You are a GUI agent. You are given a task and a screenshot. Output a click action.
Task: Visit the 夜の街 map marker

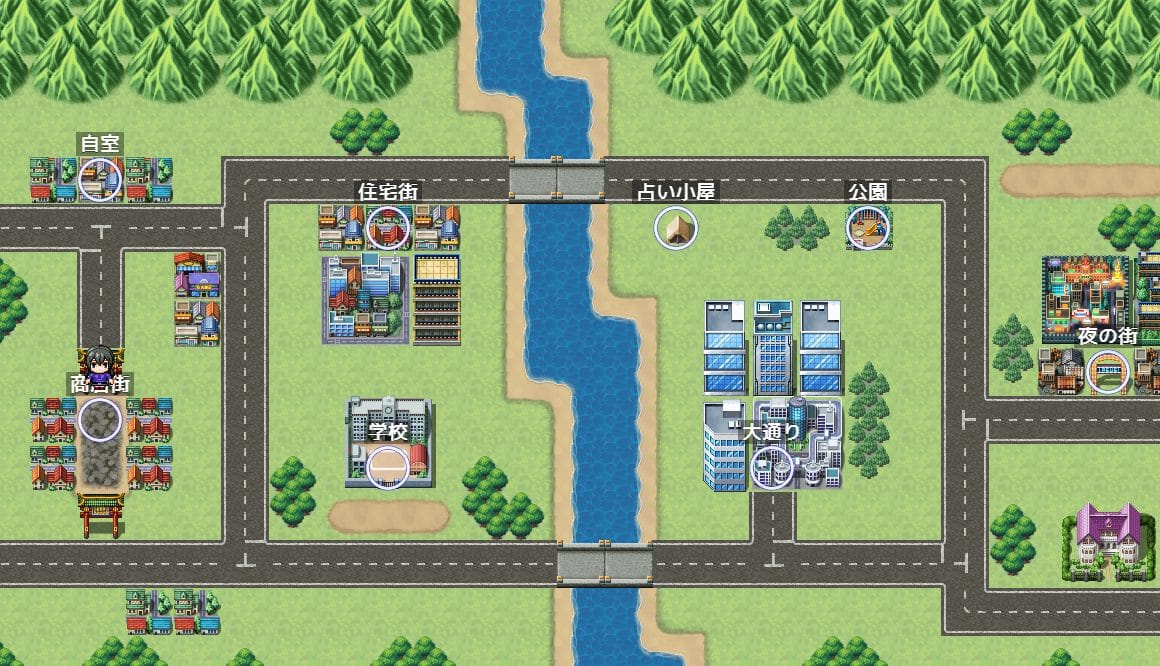pyautogui.click(x=1107, y=372)
